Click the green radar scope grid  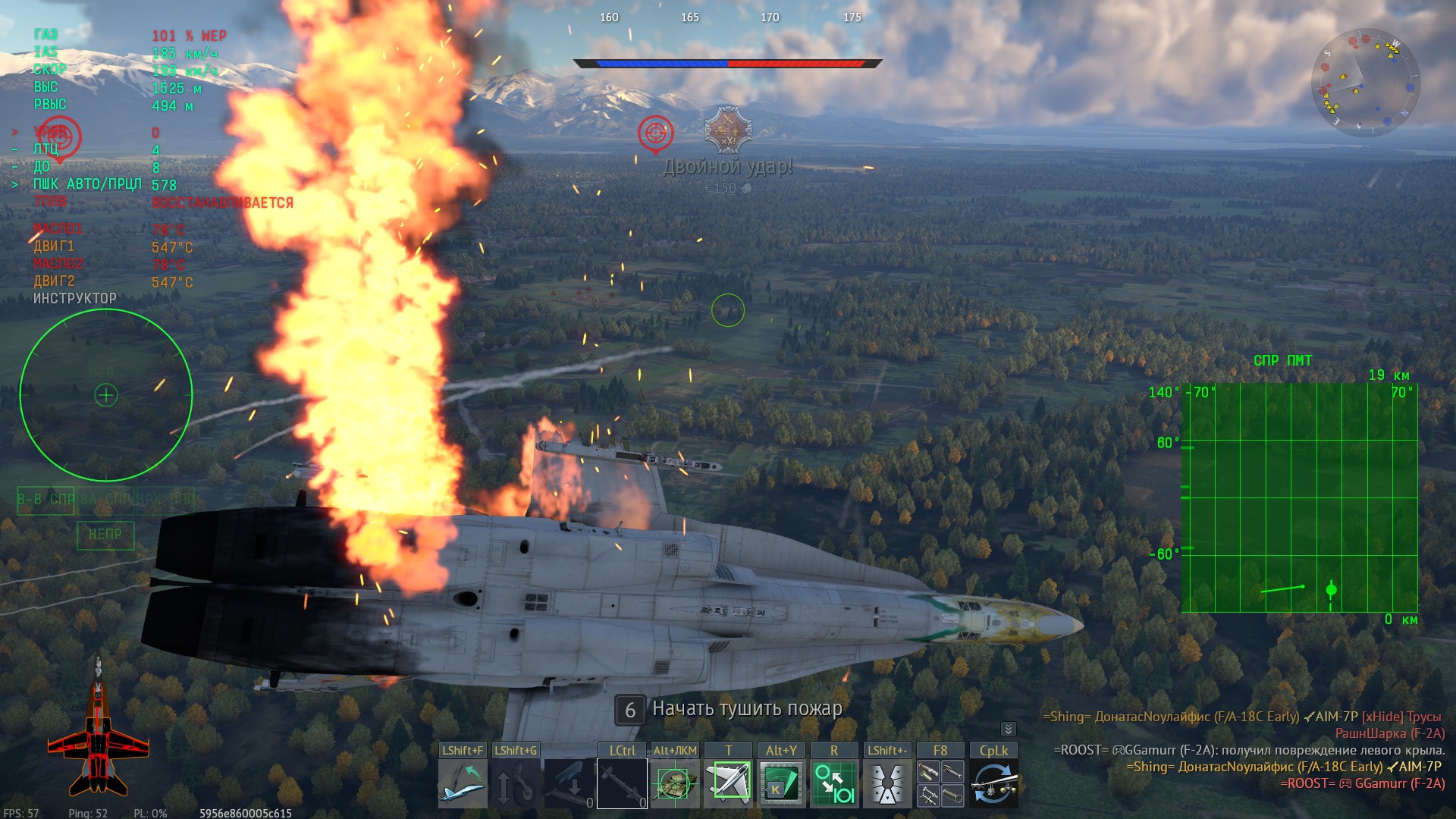1300,497
